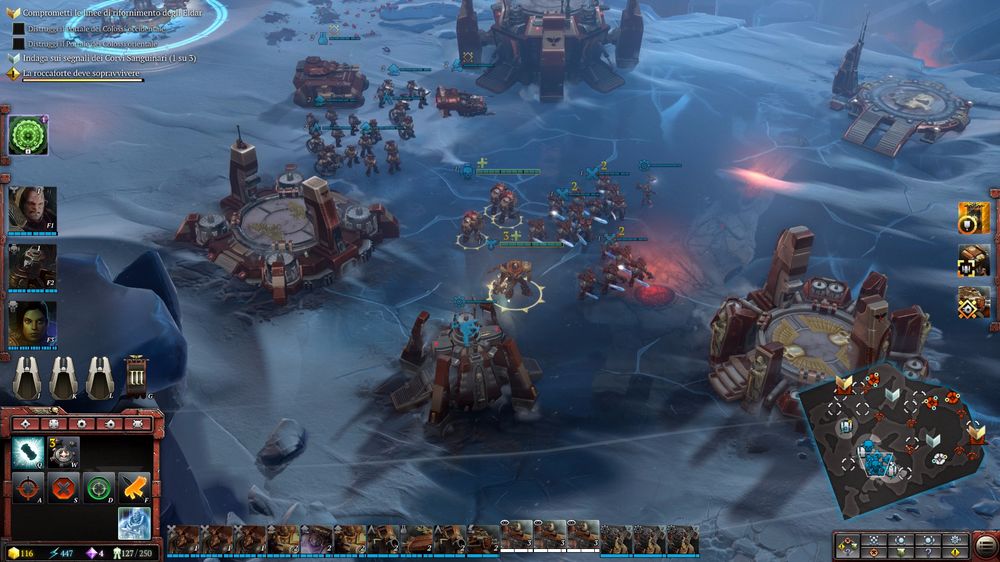Click the ghostly marine ability icon
1000x562 pixels.
pyautogui.click(x=134, y=522)
